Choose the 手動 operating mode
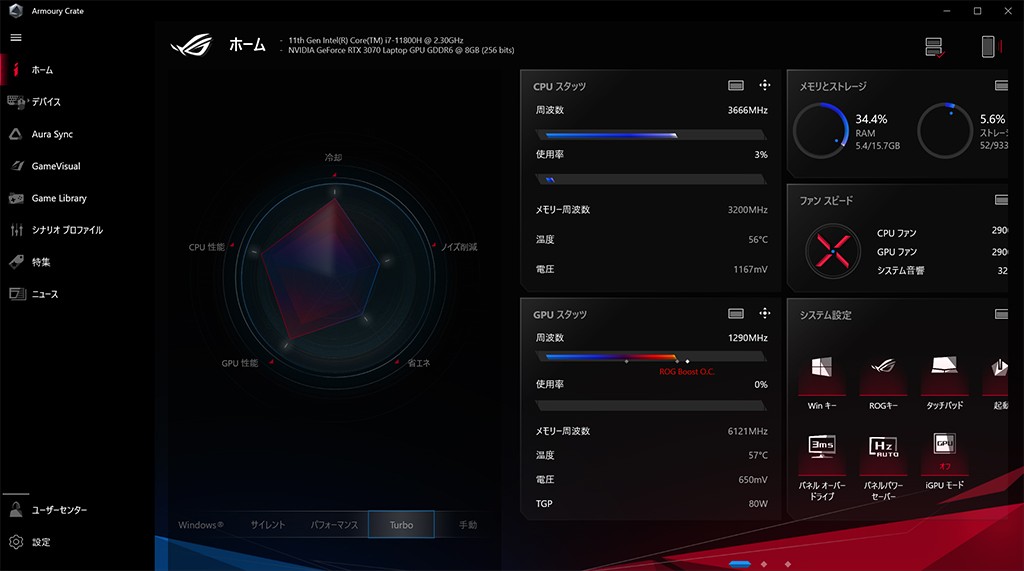The image size is (1024, 571). 467,525
